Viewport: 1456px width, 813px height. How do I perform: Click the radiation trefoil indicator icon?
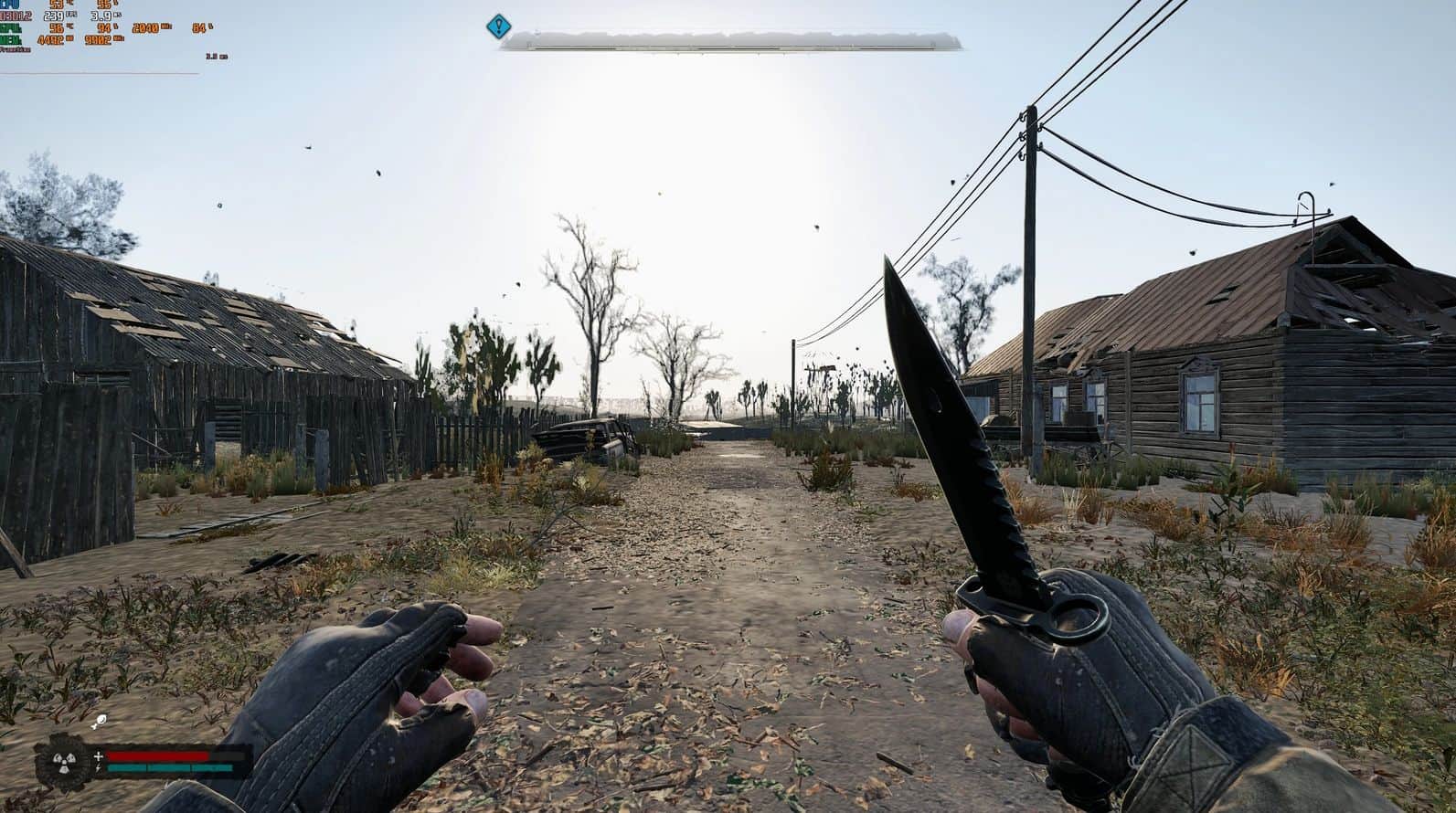point(62,759)
